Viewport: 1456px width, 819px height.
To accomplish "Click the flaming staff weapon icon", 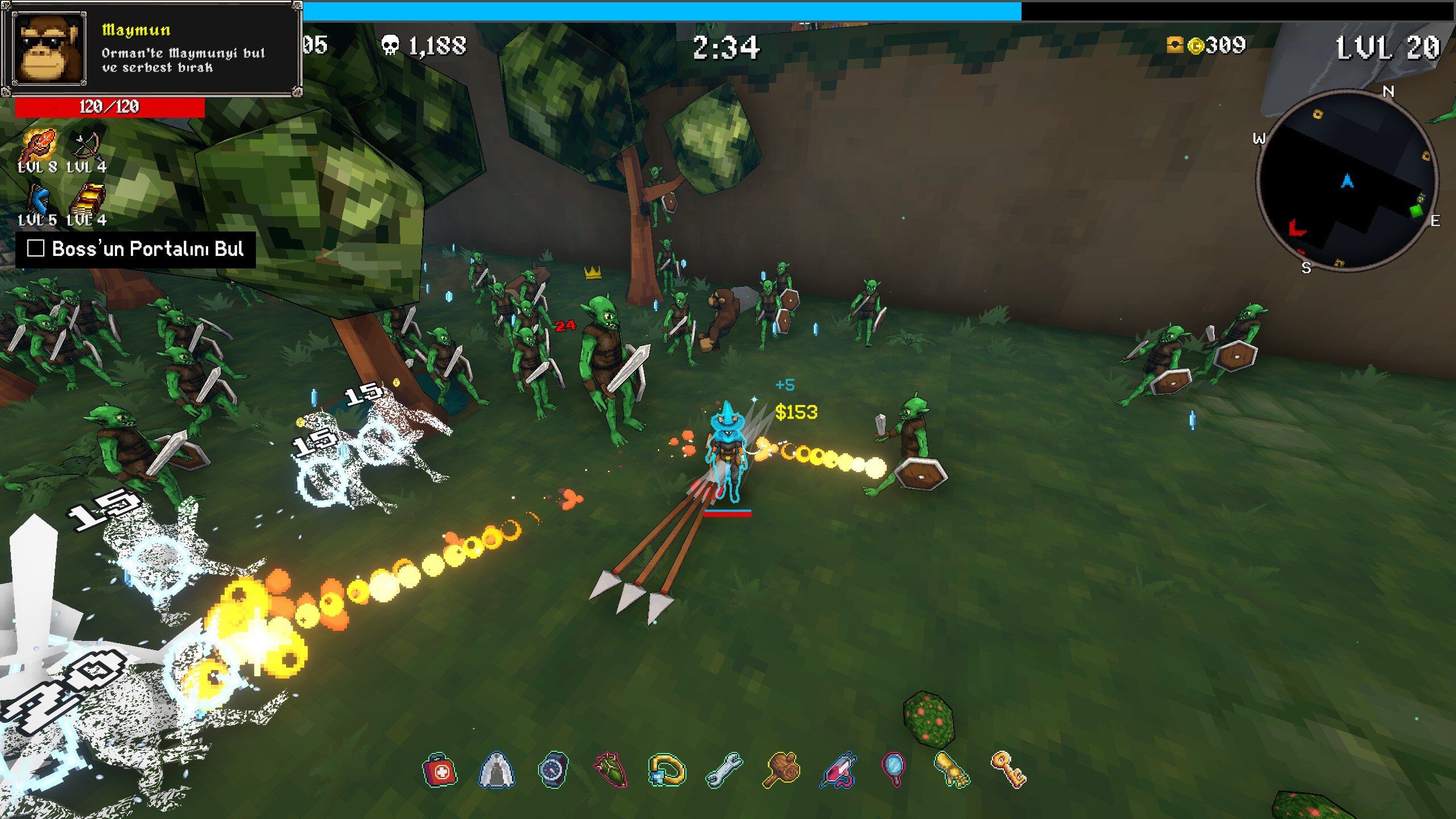I will [x=38, y=146].
